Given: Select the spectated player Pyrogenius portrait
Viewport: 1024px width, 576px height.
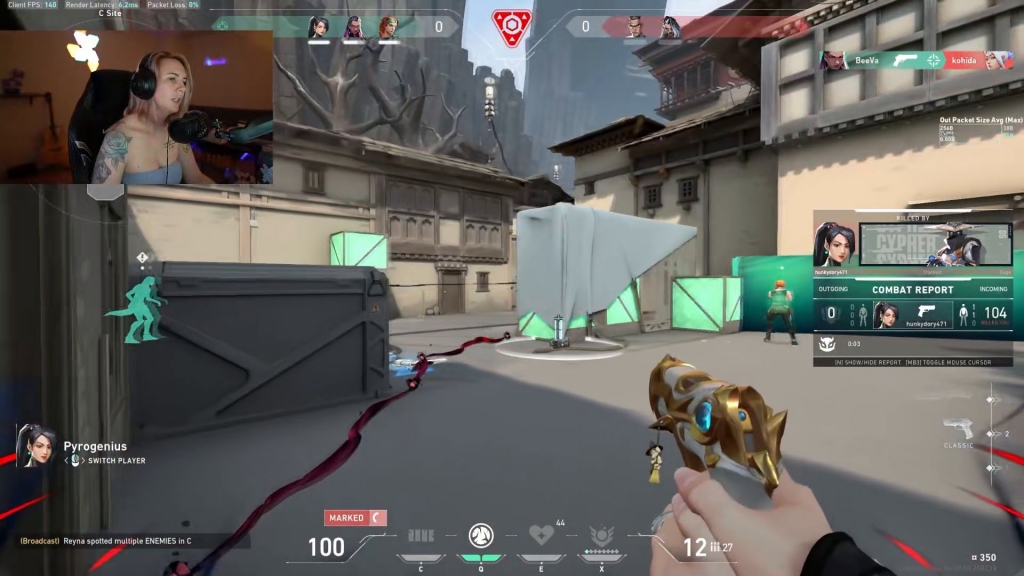Looking at the screenshot, I should [x=36, y=447].
